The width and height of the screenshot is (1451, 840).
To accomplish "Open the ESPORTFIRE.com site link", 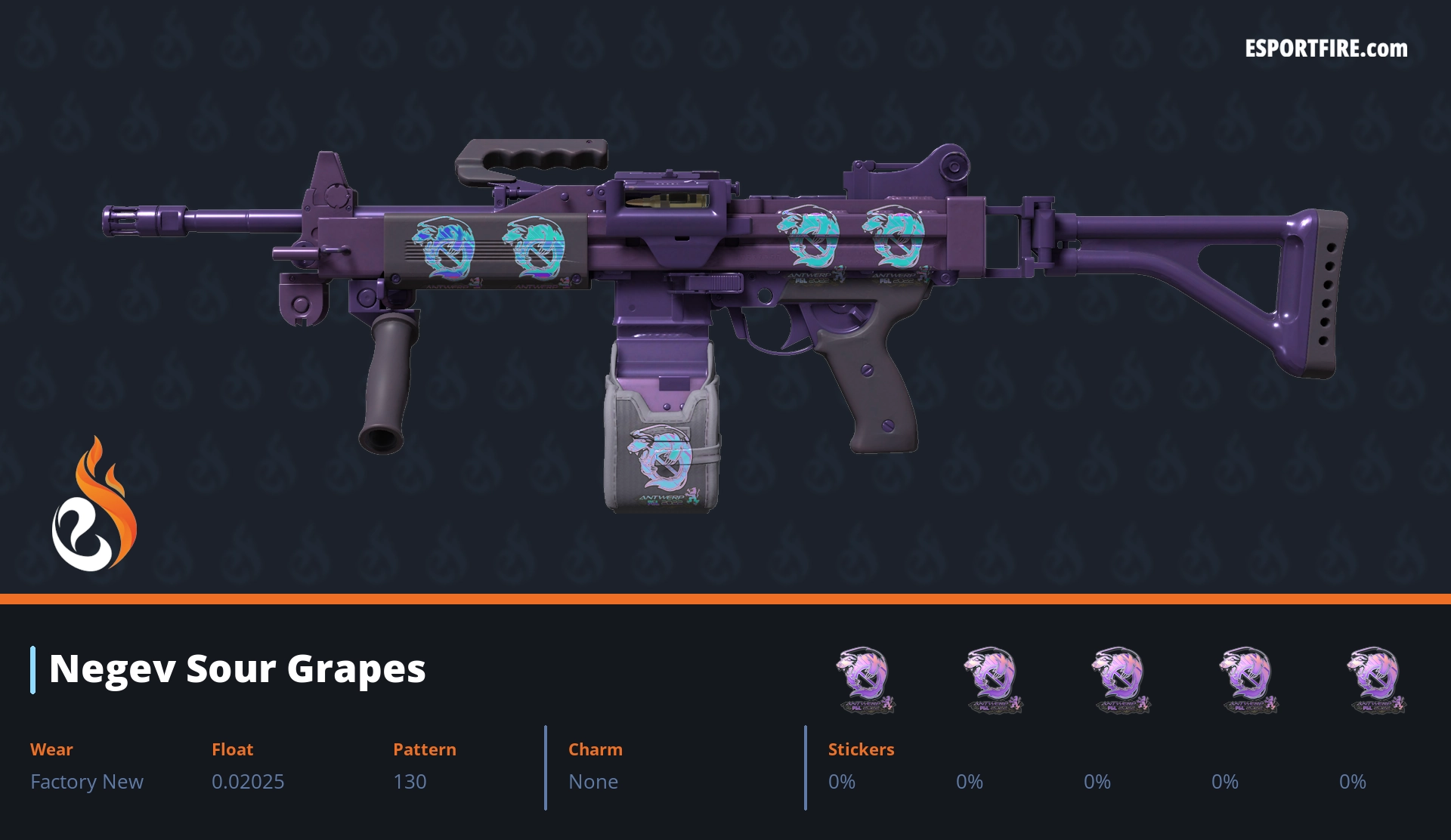I will point(1326,49).
